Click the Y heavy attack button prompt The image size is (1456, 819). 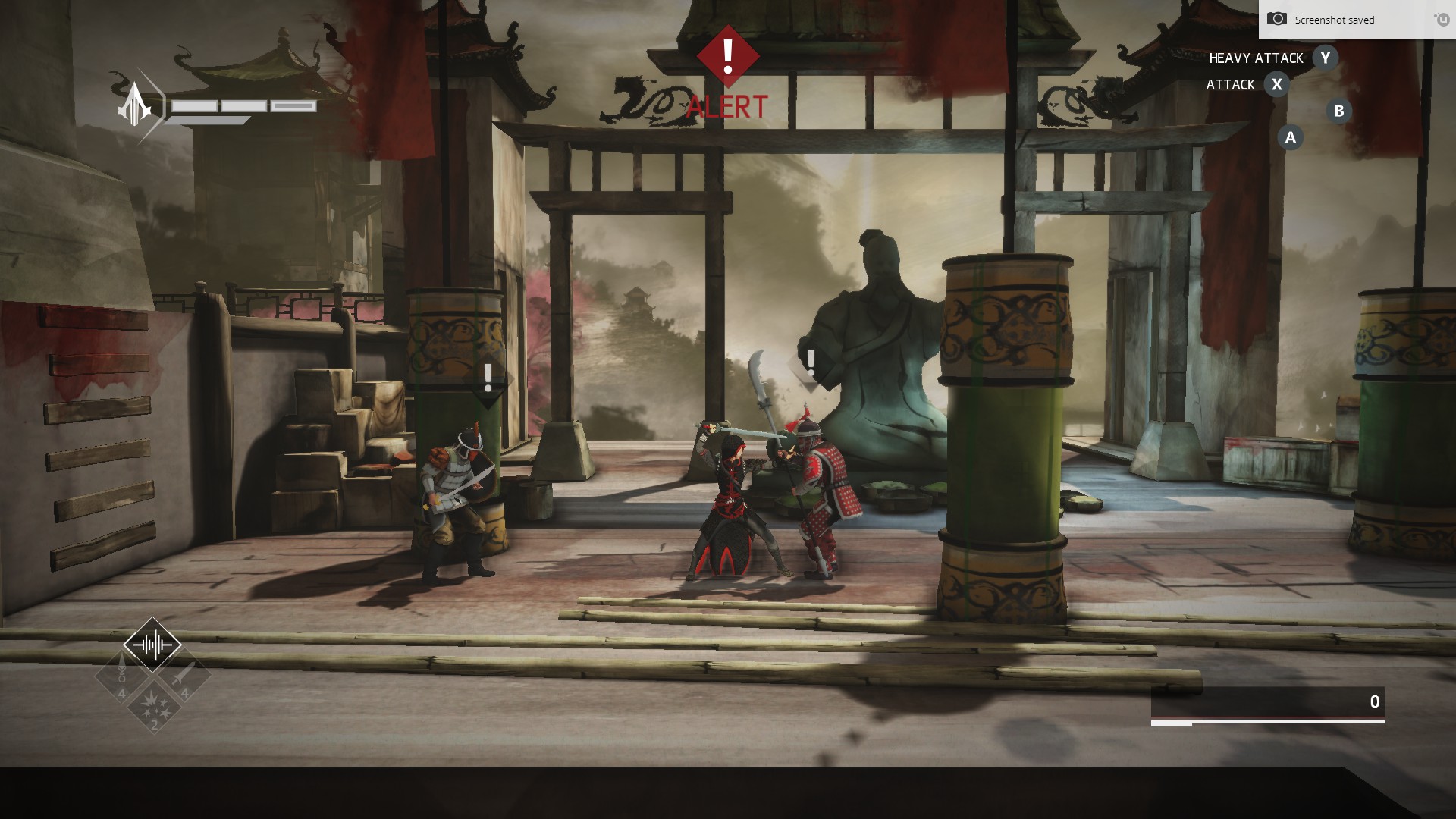pyautogui.click(x=1326, y=58)
